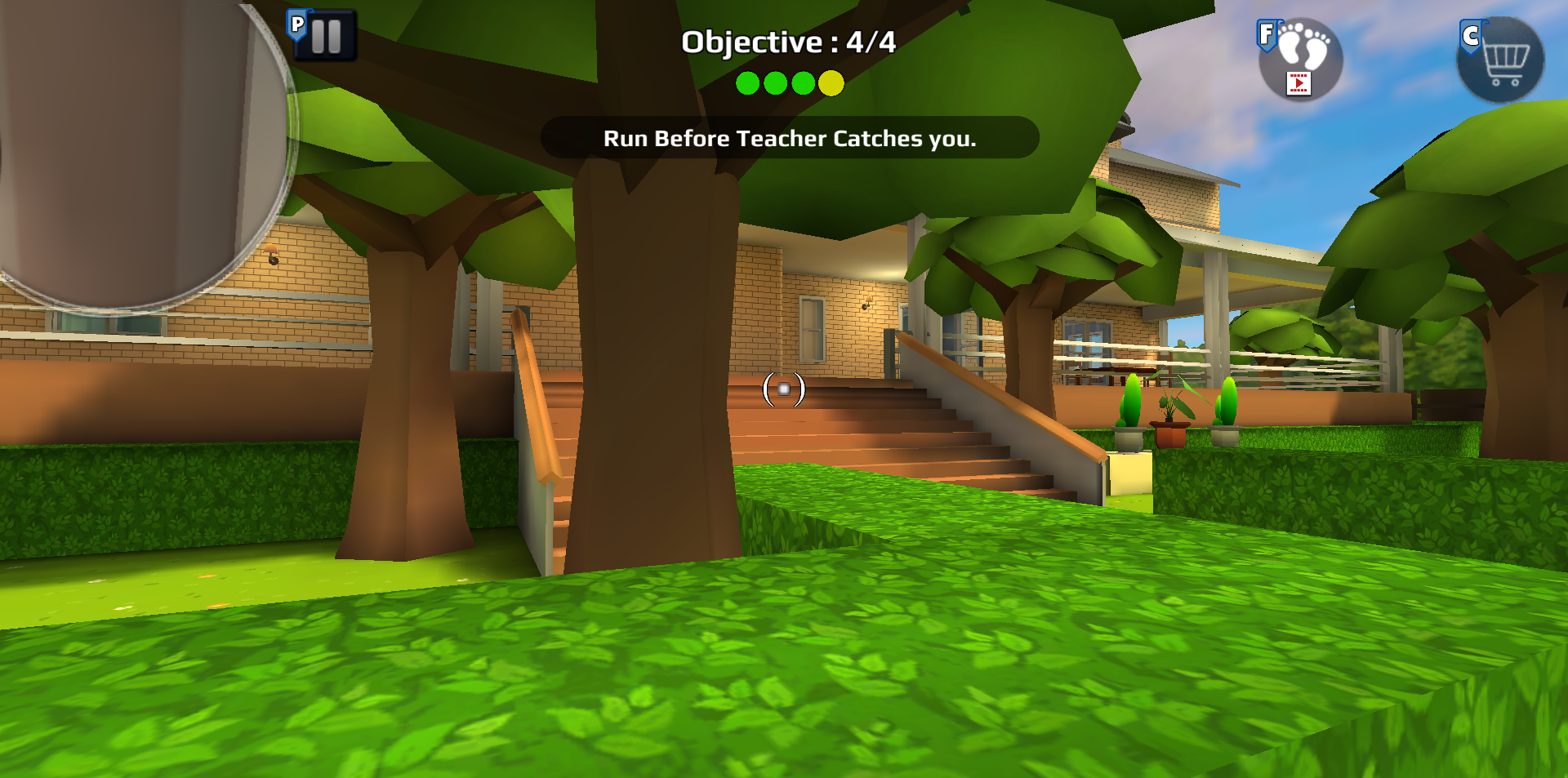Tap the objective progress dot row
Image resolution: width=1568 pixels, height=778 pixels.
pyautogui.click(x=789, y=82)
